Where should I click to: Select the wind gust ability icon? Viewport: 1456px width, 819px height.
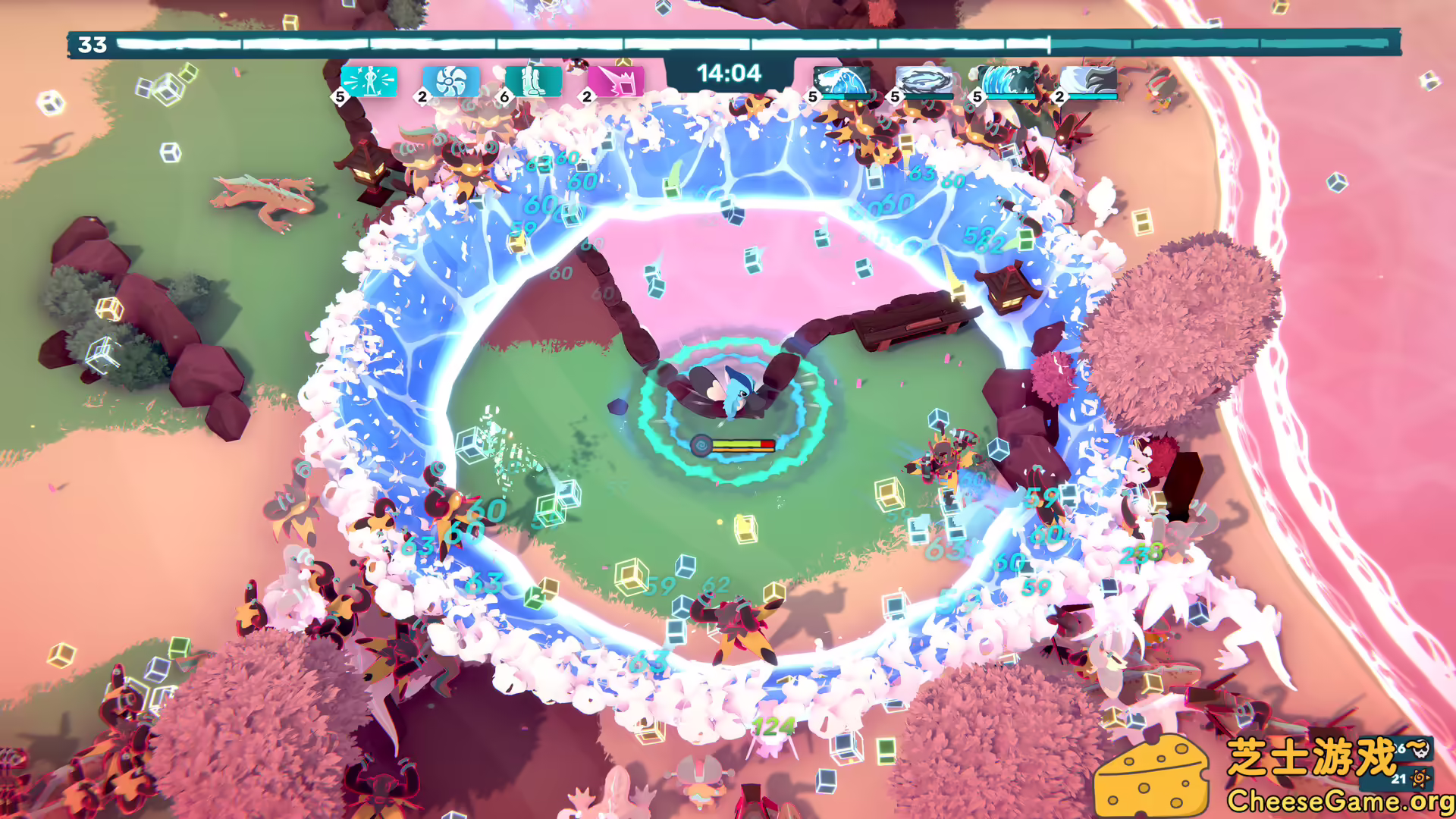click(x=1094, y=79)
